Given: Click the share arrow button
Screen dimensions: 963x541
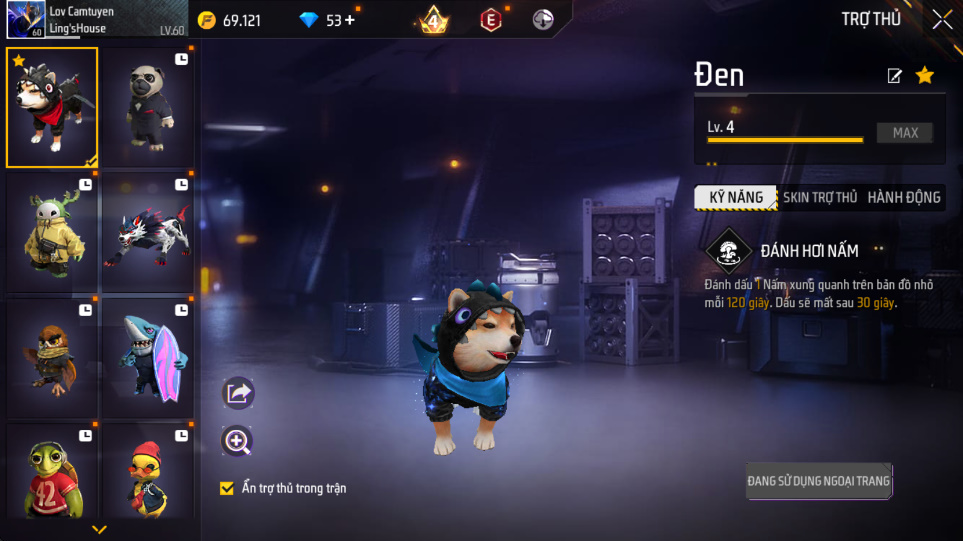Looking at the screenshot, I should tap(238, 393).
